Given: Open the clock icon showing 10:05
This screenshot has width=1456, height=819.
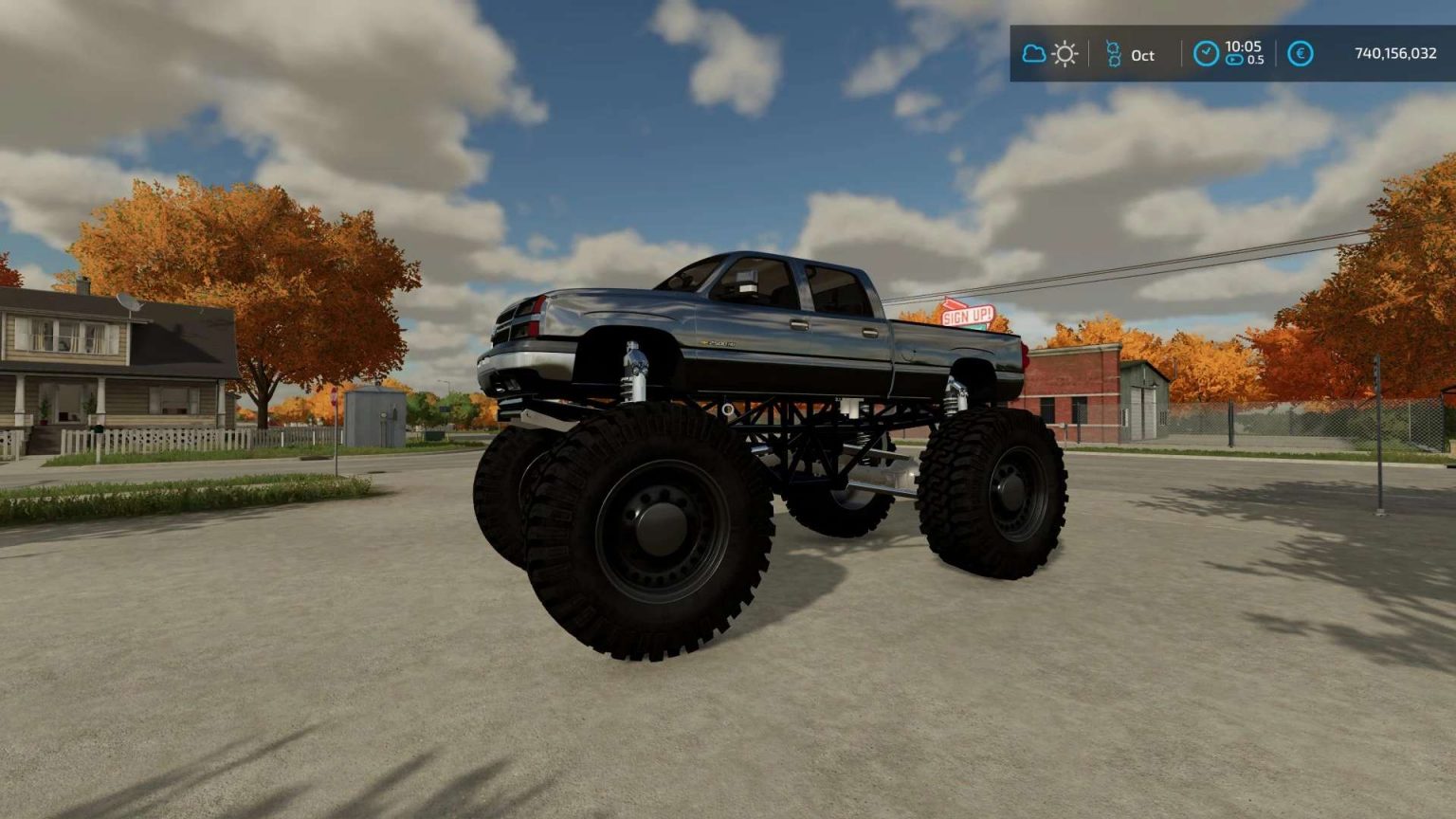Looking at the screenshot, I should coord(1207,54).
